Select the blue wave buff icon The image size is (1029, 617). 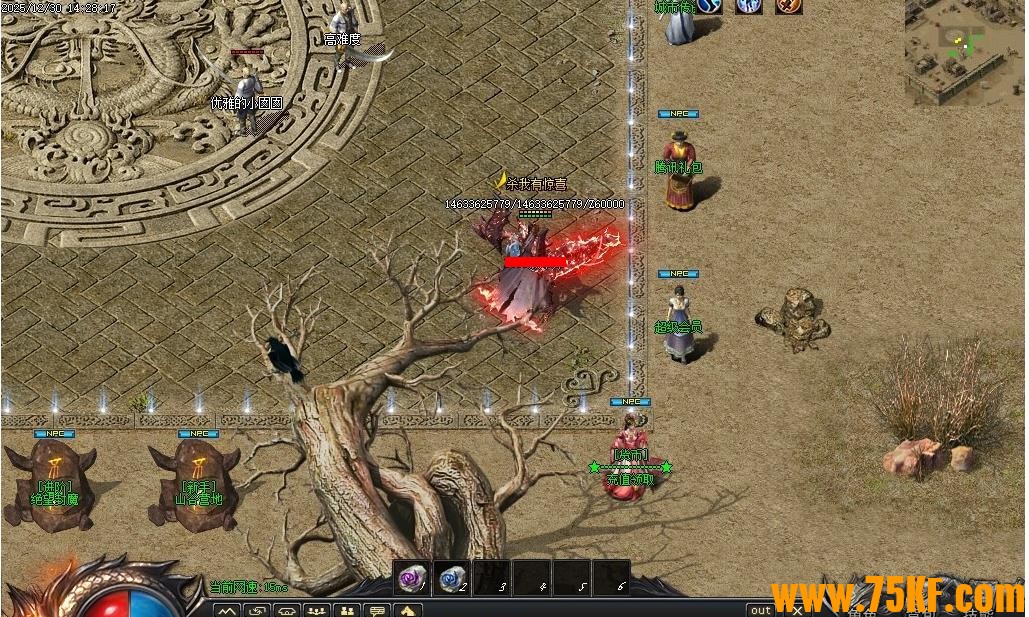coord(709,5)
